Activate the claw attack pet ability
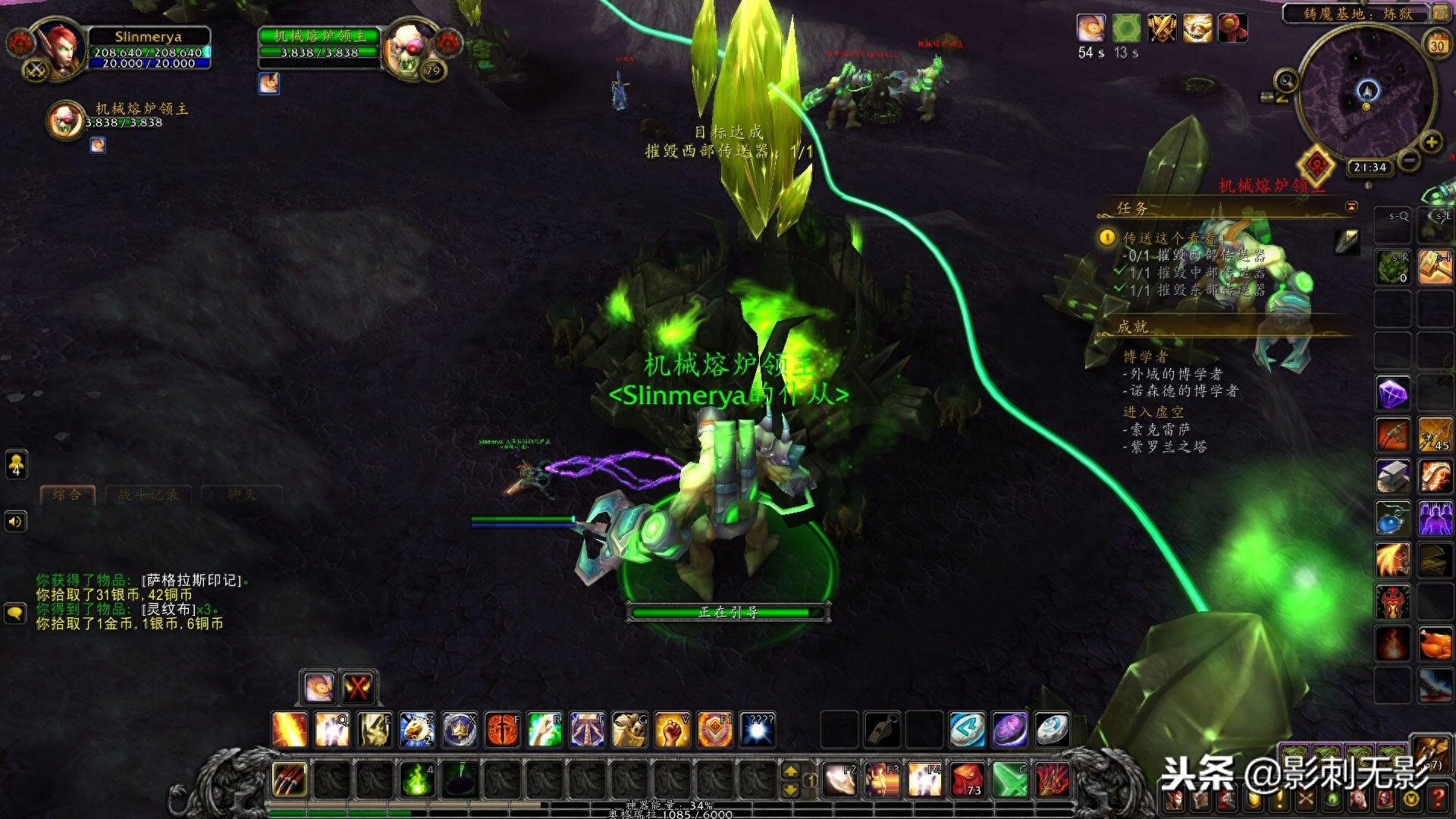This screenshot has width=1456, height=819. click(x=290, y=779)
